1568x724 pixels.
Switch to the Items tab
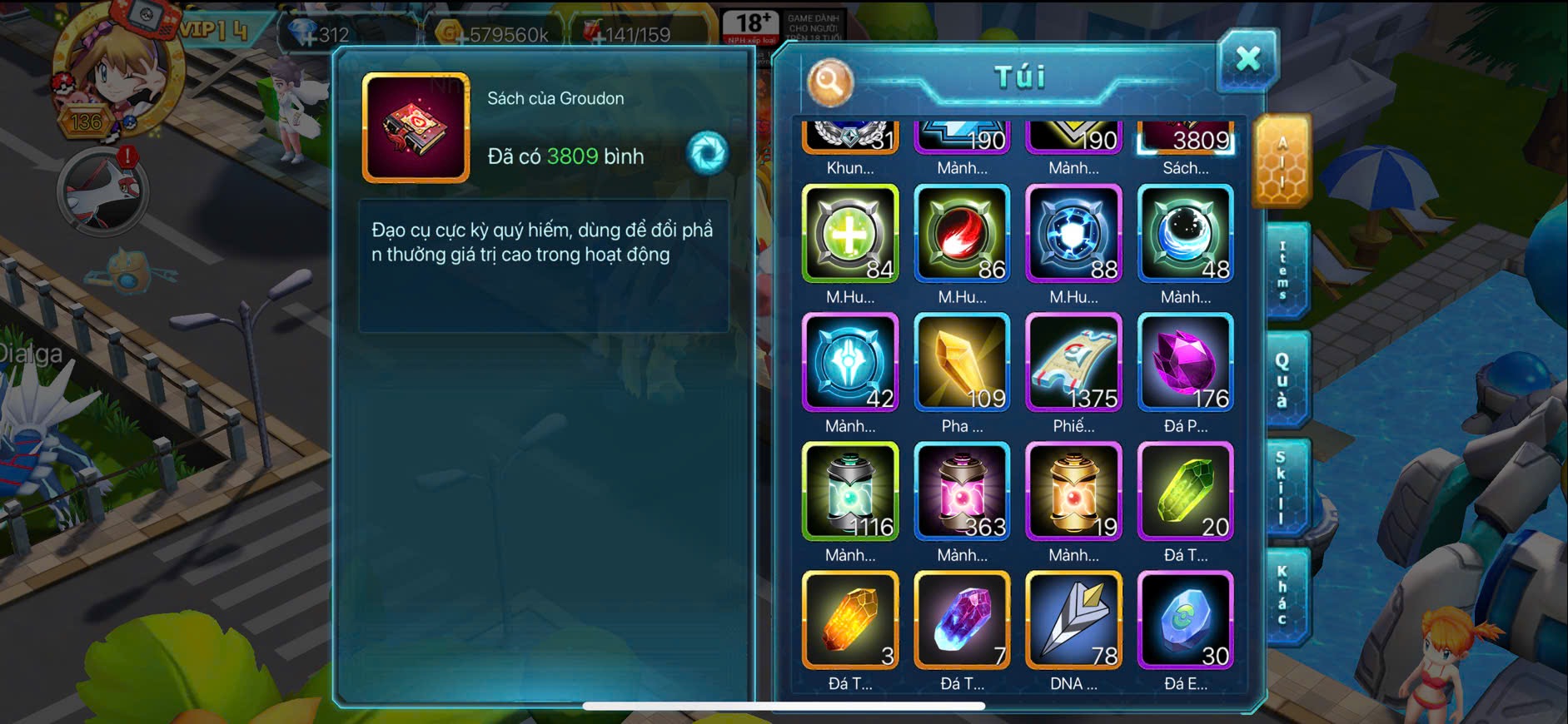click(1283, 271)
